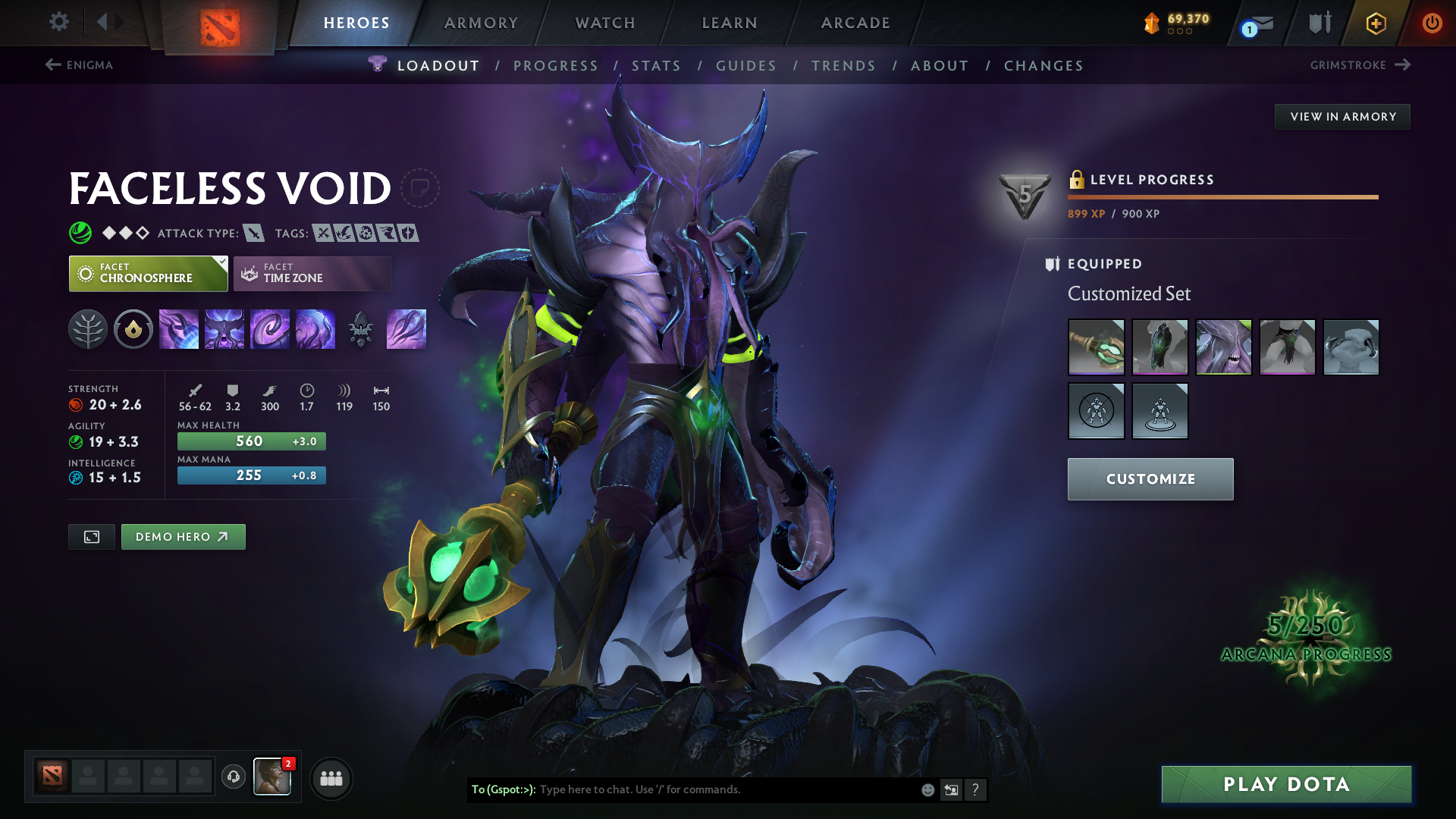Open the Time Dilation ability icon
The image size is (1456, 819).
pyautogui.click(x=224, y=329)
